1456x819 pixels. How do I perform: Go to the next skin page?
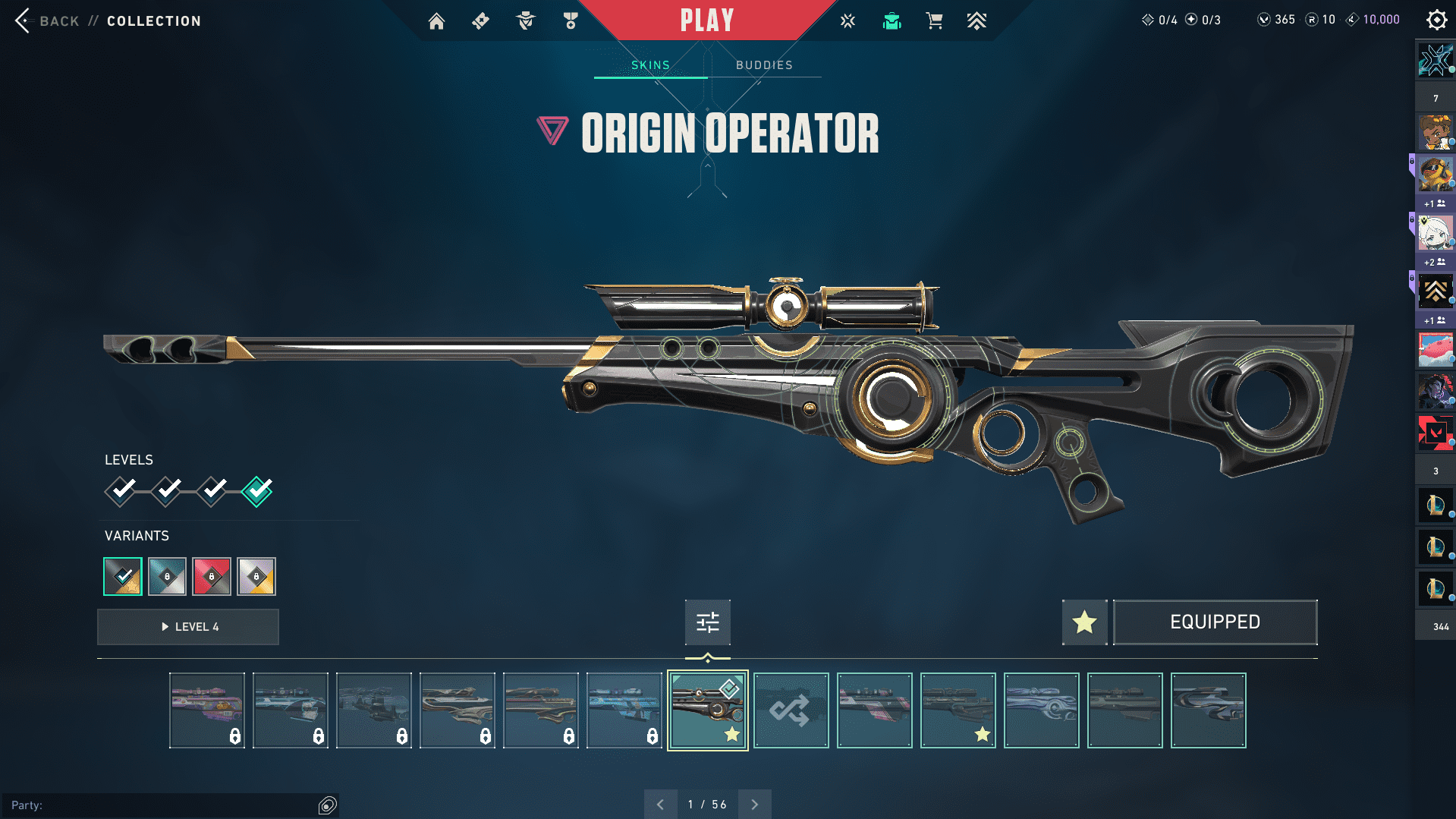coord(754,805)
